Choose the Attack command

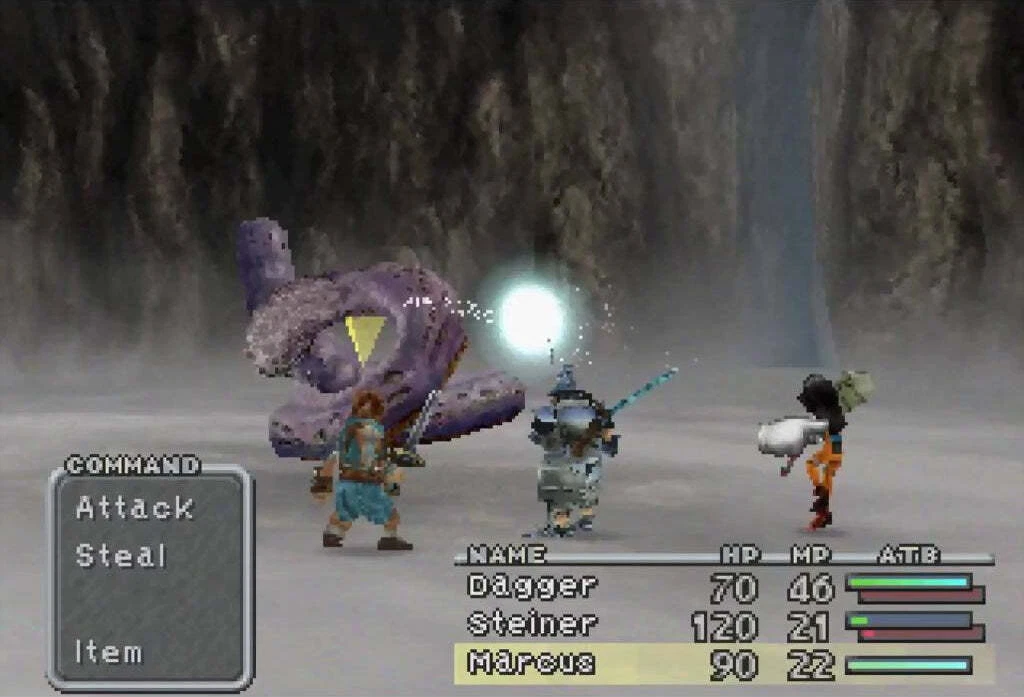(x=134, y=508)
